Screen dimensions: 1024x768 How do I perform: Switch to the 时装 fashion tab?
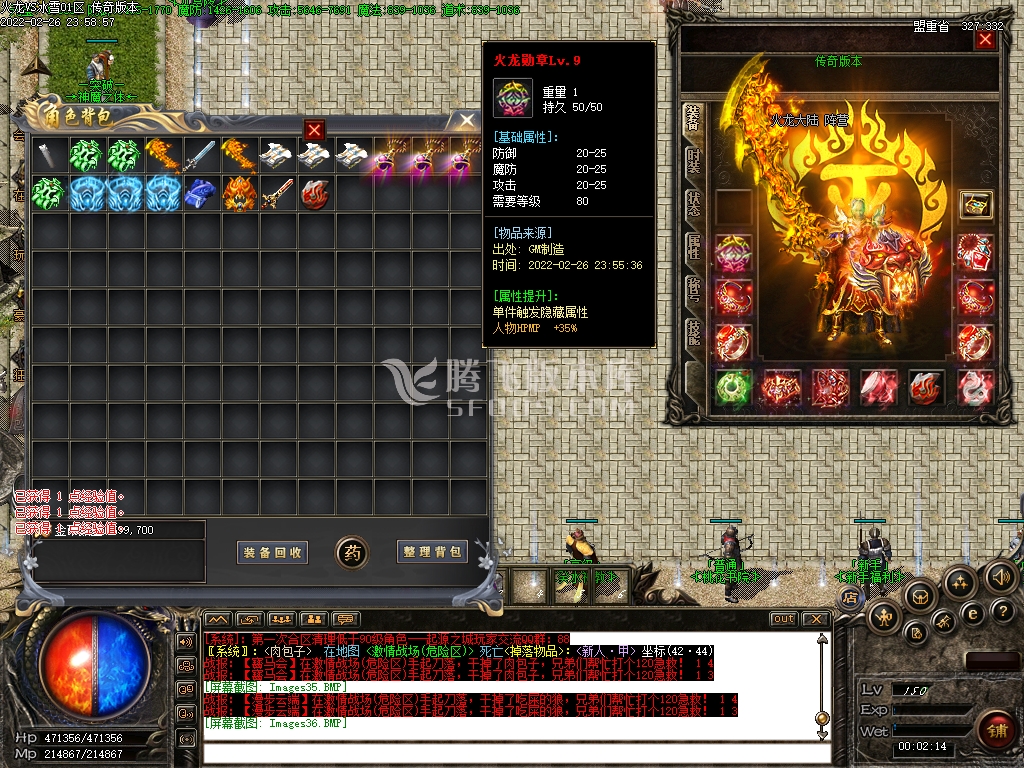(x=693, y=161)
